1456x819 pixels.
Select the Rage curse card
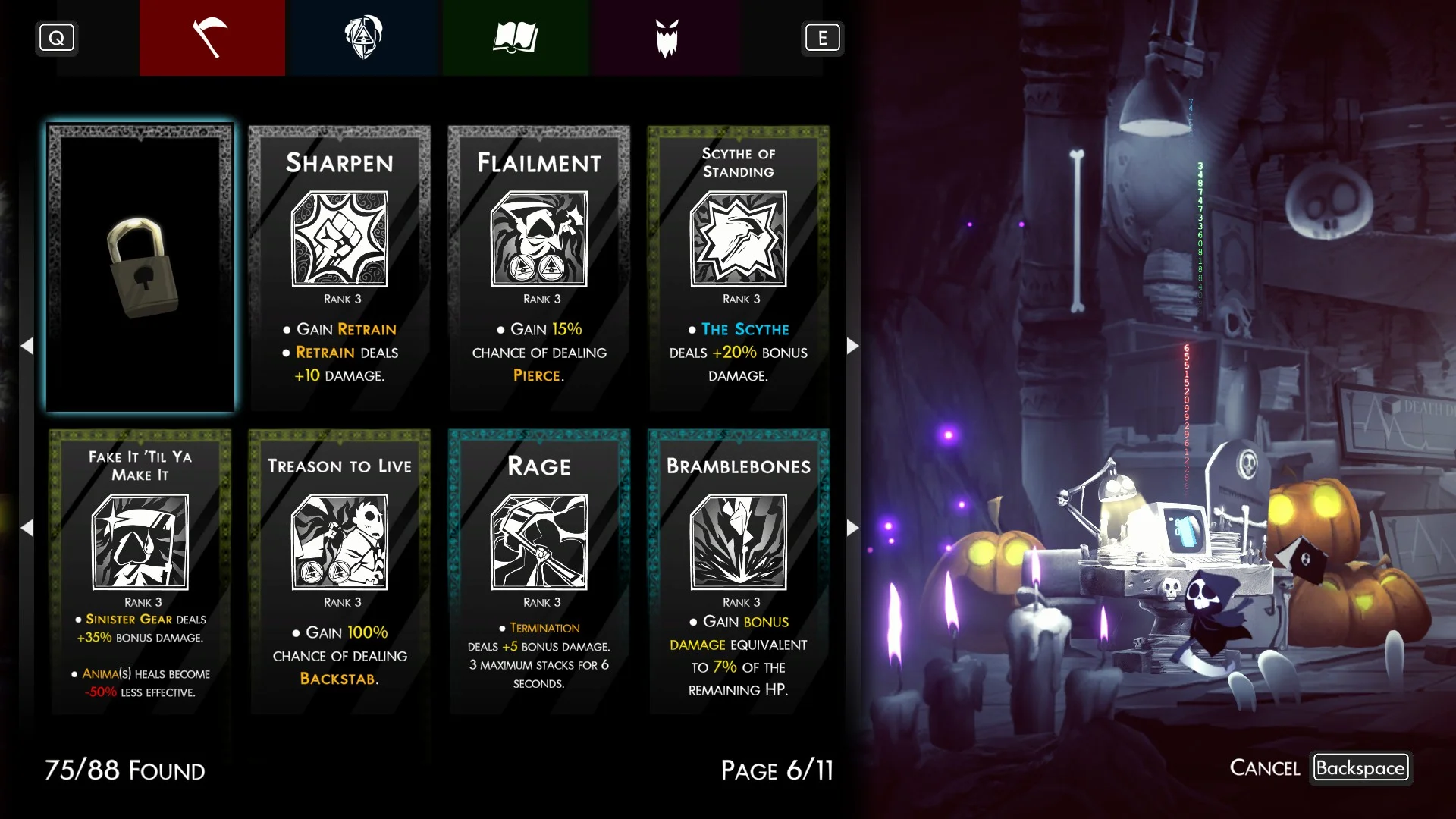(539, 572)
